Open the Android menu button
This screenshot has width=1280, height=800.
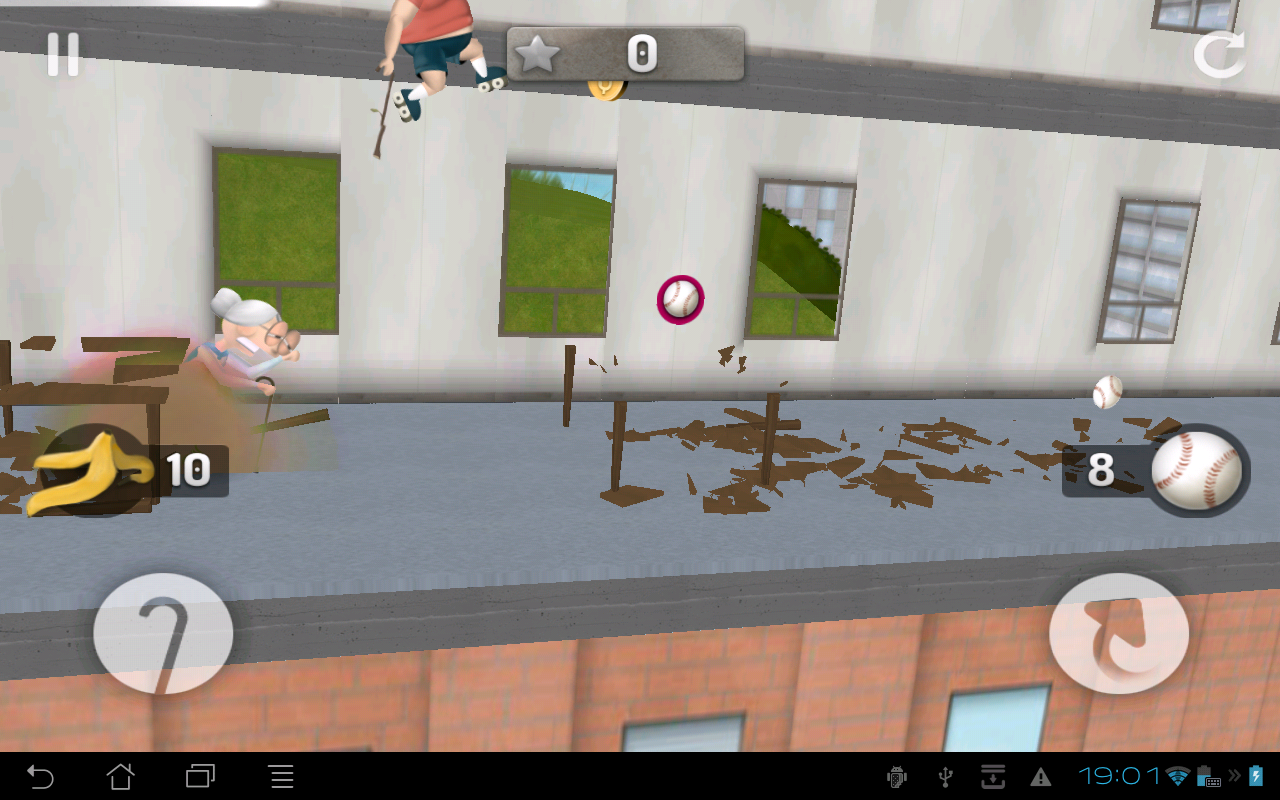tap(282, 776)
